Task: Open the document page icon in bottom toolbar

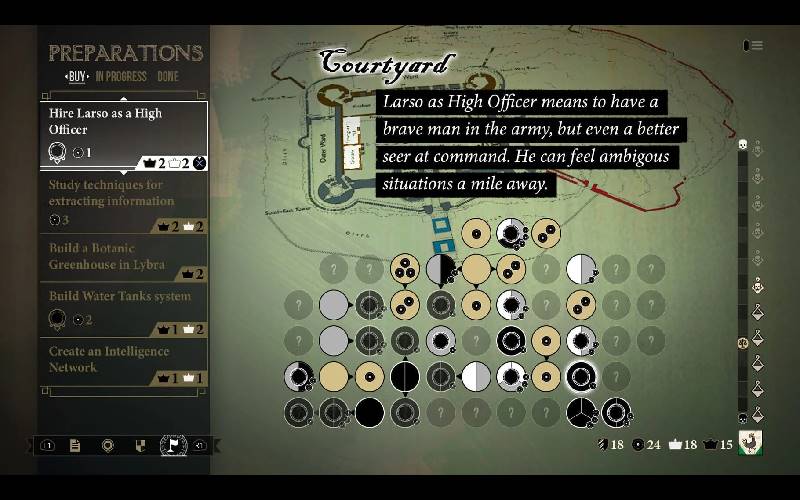Action: click(x=75, y=446)
